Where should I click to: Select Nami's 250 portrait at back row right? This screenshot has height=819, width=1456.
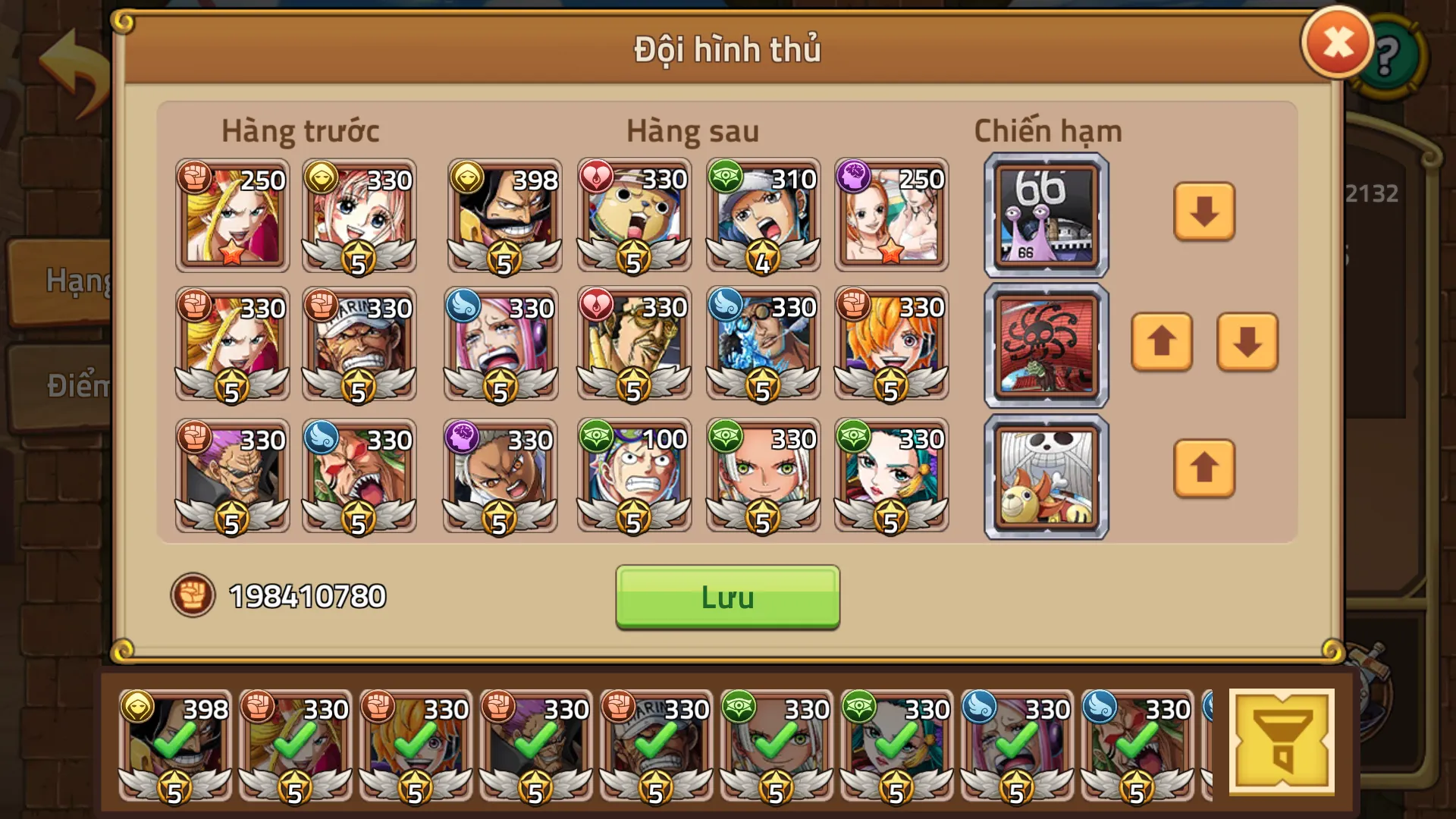891,215
